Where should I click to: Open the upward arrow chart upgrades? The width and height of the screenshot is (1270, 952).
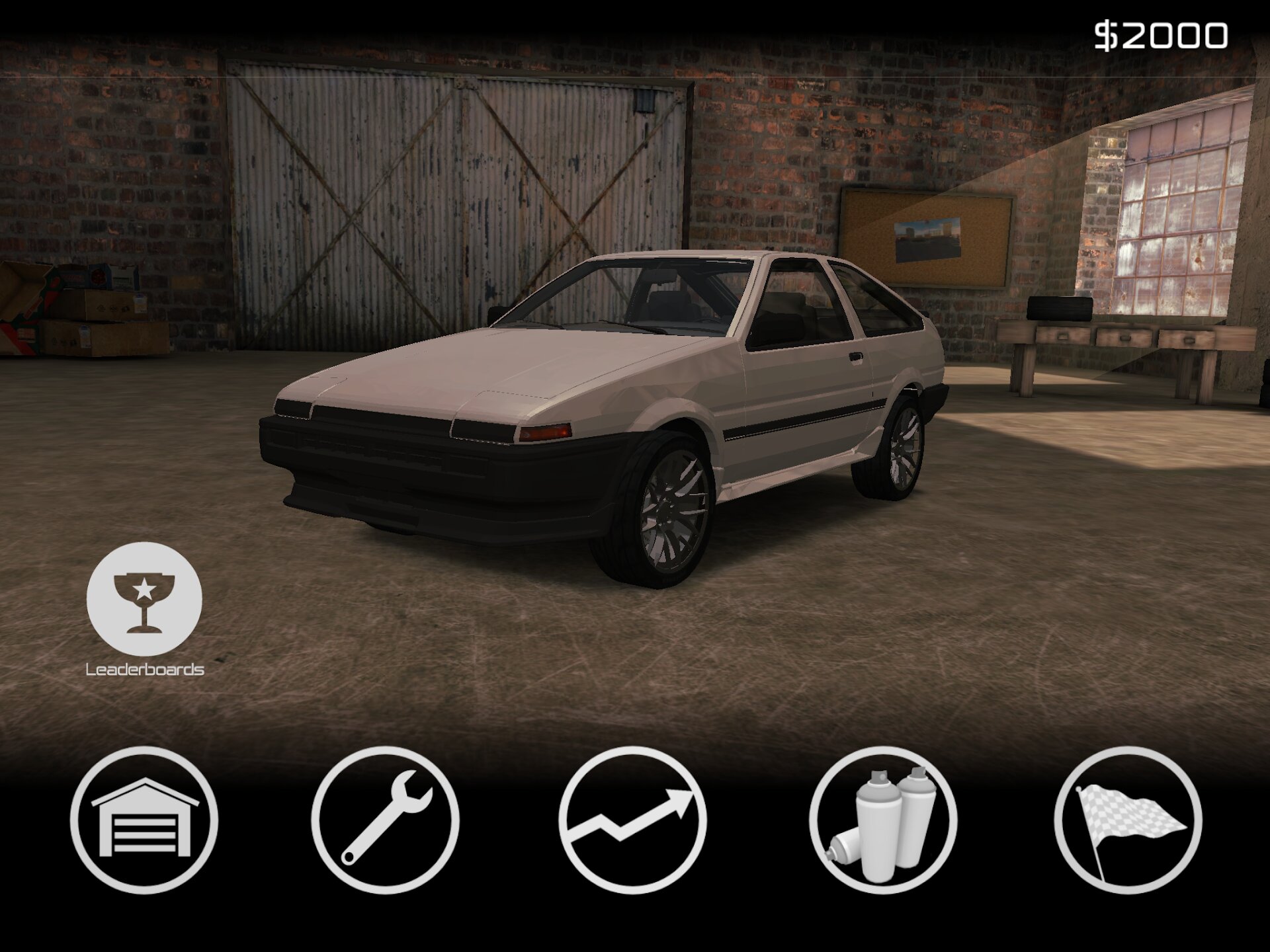click(x=632, y=820)
